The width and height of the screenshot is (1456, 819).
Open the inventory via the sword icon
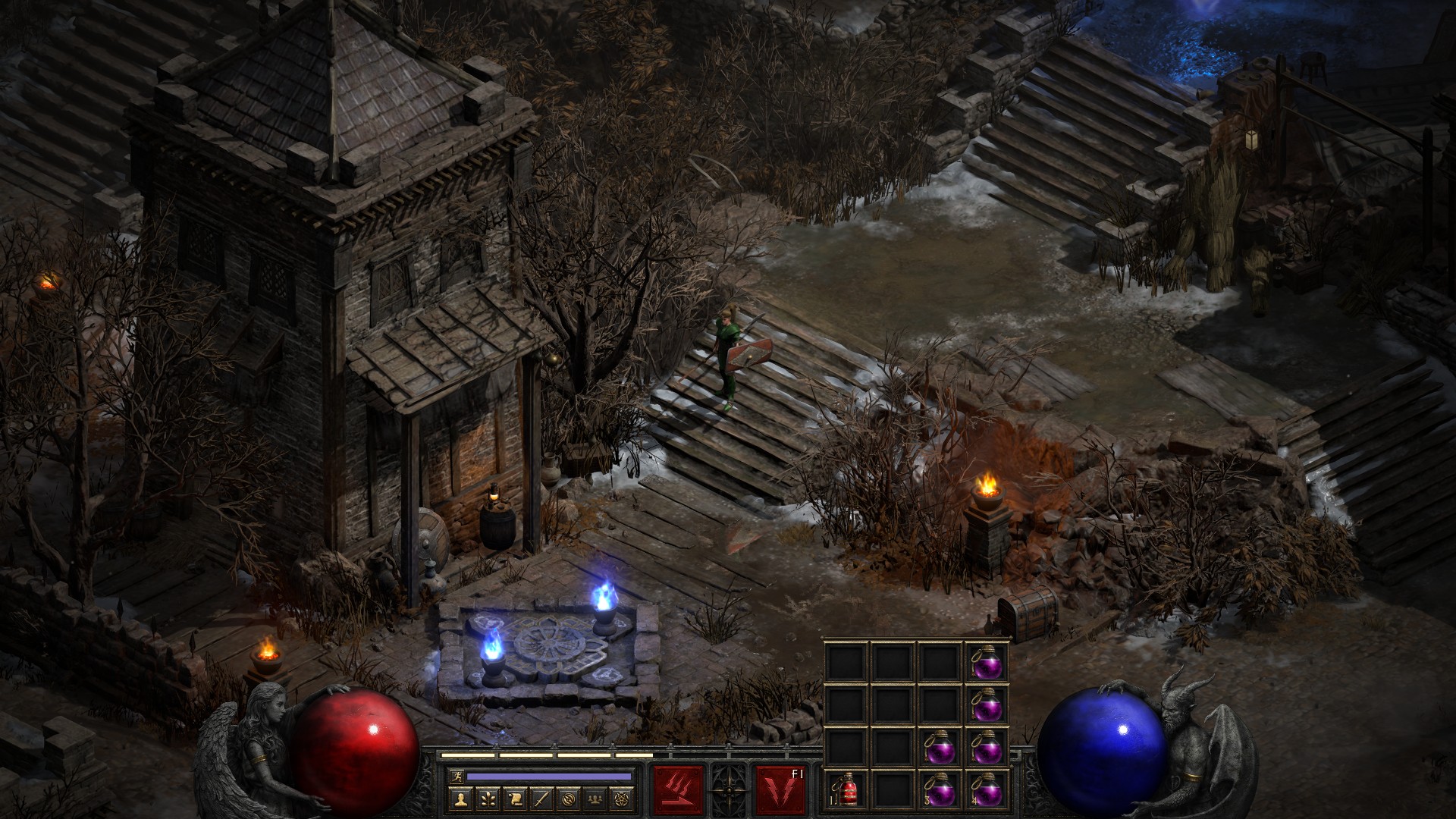click(x=541, y=799)
